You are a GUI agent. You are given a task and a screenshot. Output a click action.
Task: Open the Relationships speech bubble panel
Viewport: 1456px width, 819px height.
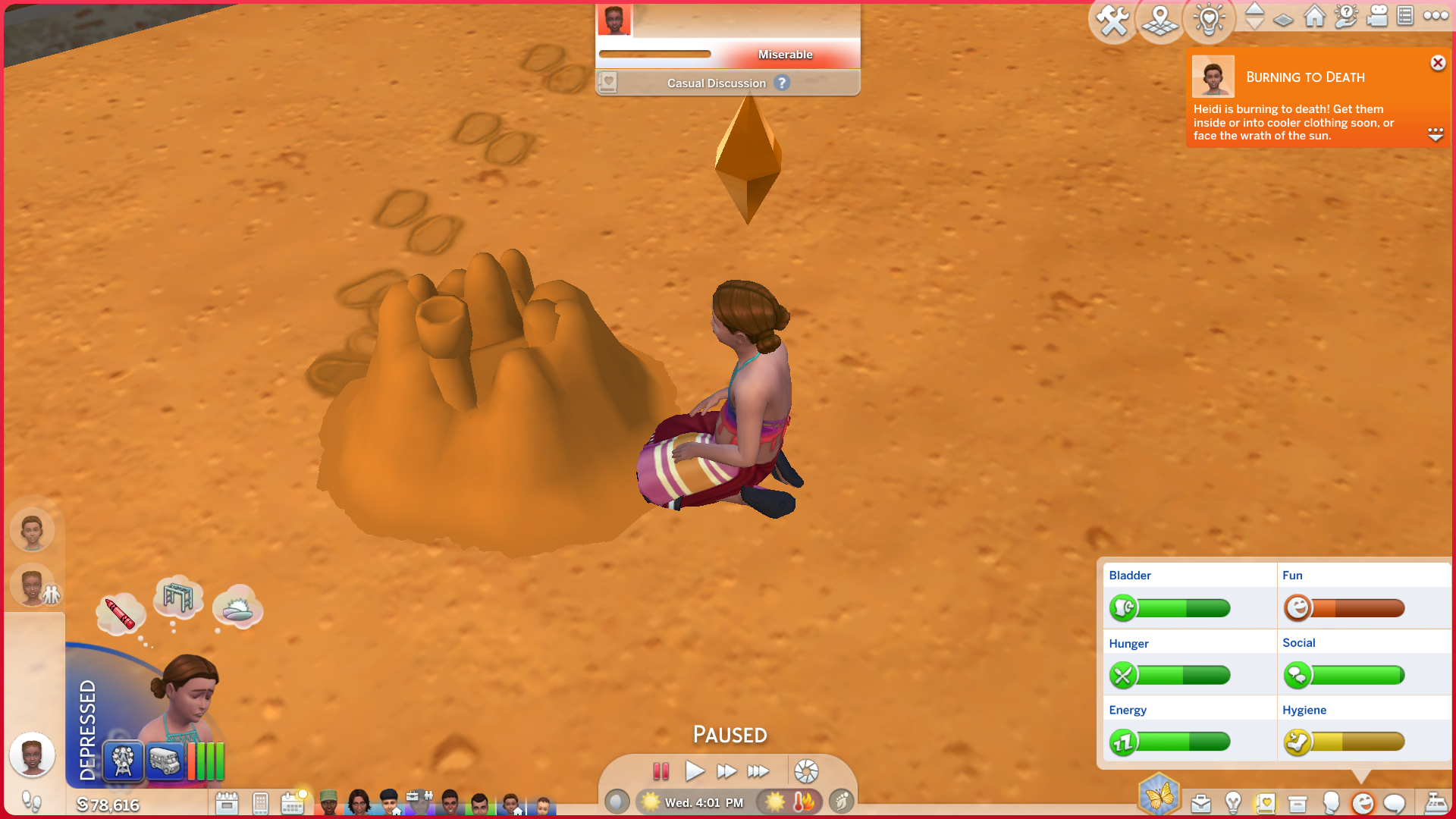[x=1395, y=803]
